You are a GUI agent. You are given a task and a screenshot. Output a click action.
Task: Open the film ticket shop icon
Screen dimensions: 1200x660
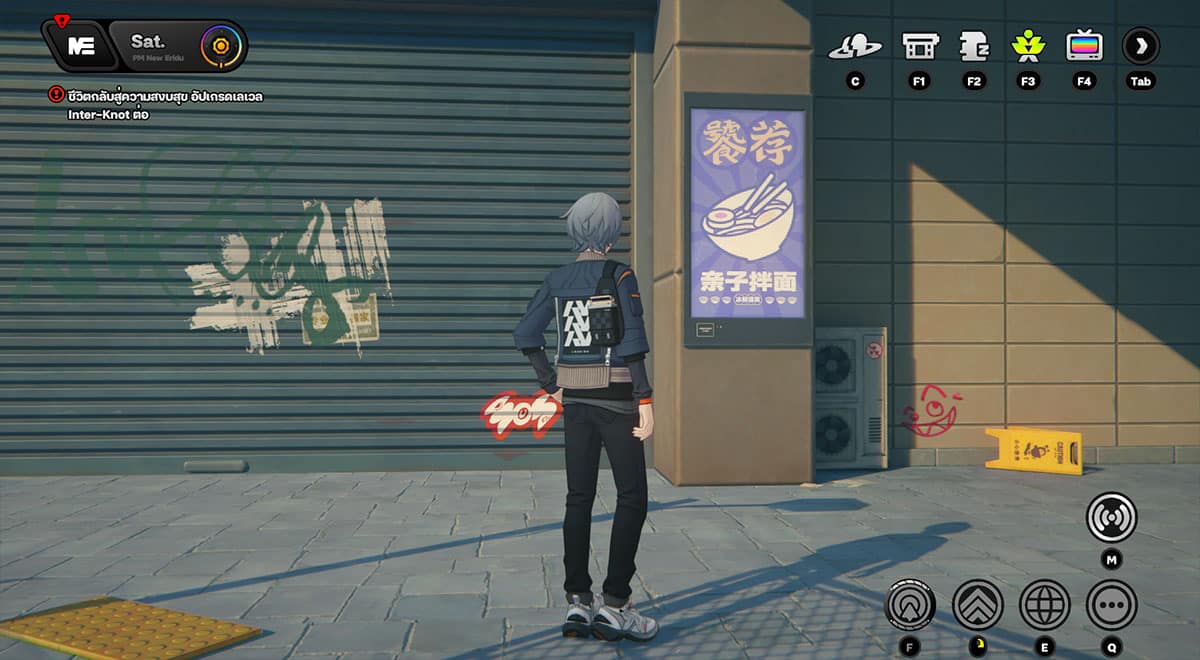(919, 46)
